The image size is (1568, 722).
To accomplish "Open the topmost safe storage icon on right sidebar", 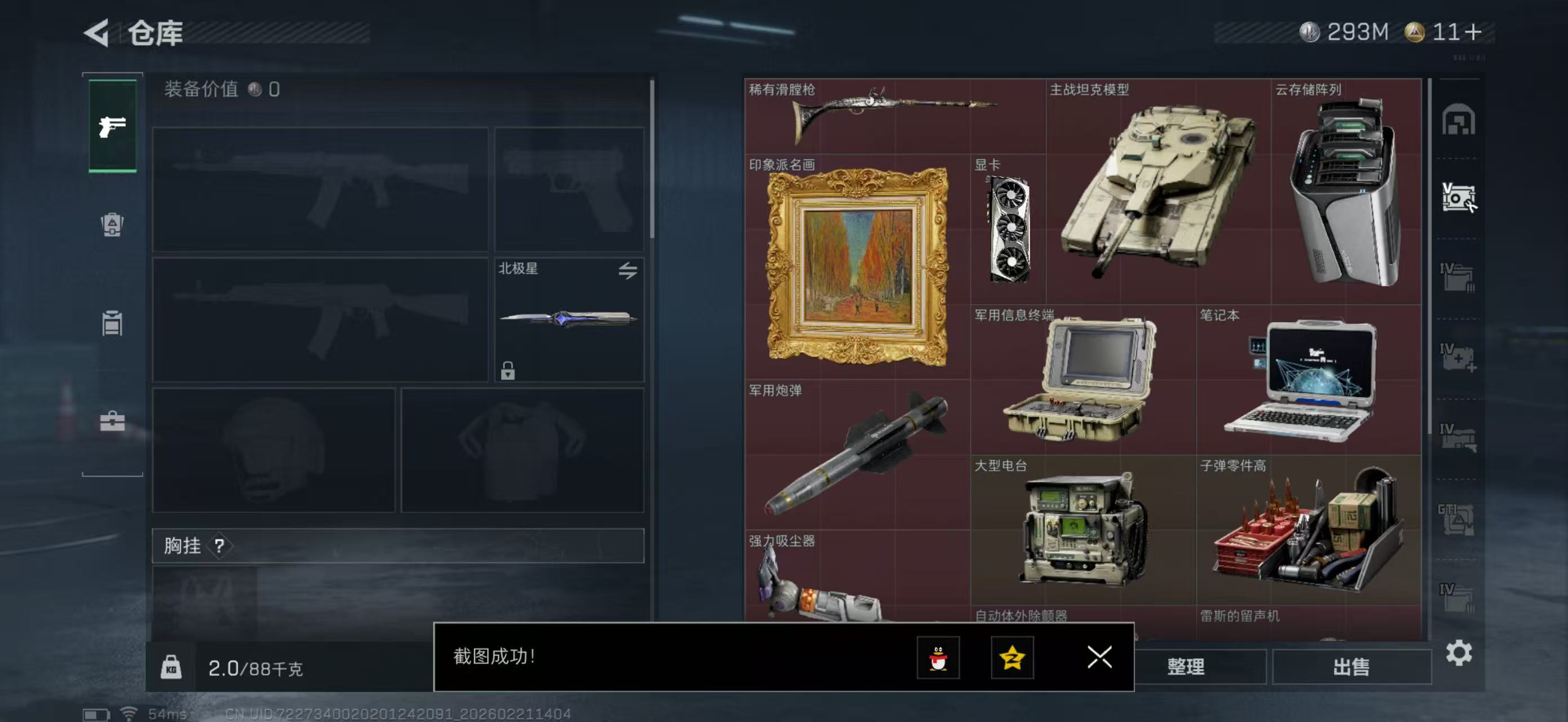I will click(1459, 121).
